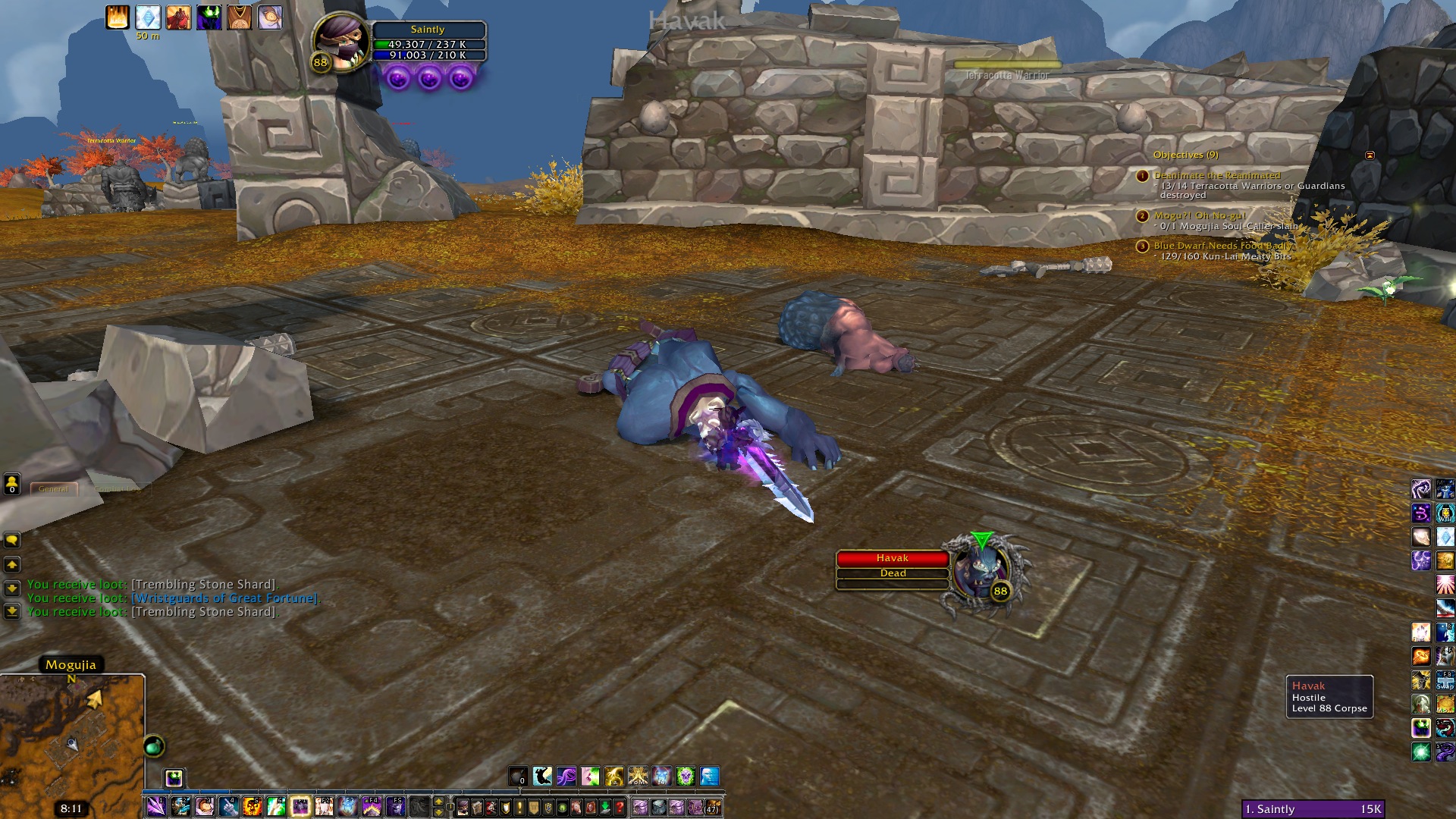
Task: Activate the highlighted F1 ability slot
Action: coord(300,806)
